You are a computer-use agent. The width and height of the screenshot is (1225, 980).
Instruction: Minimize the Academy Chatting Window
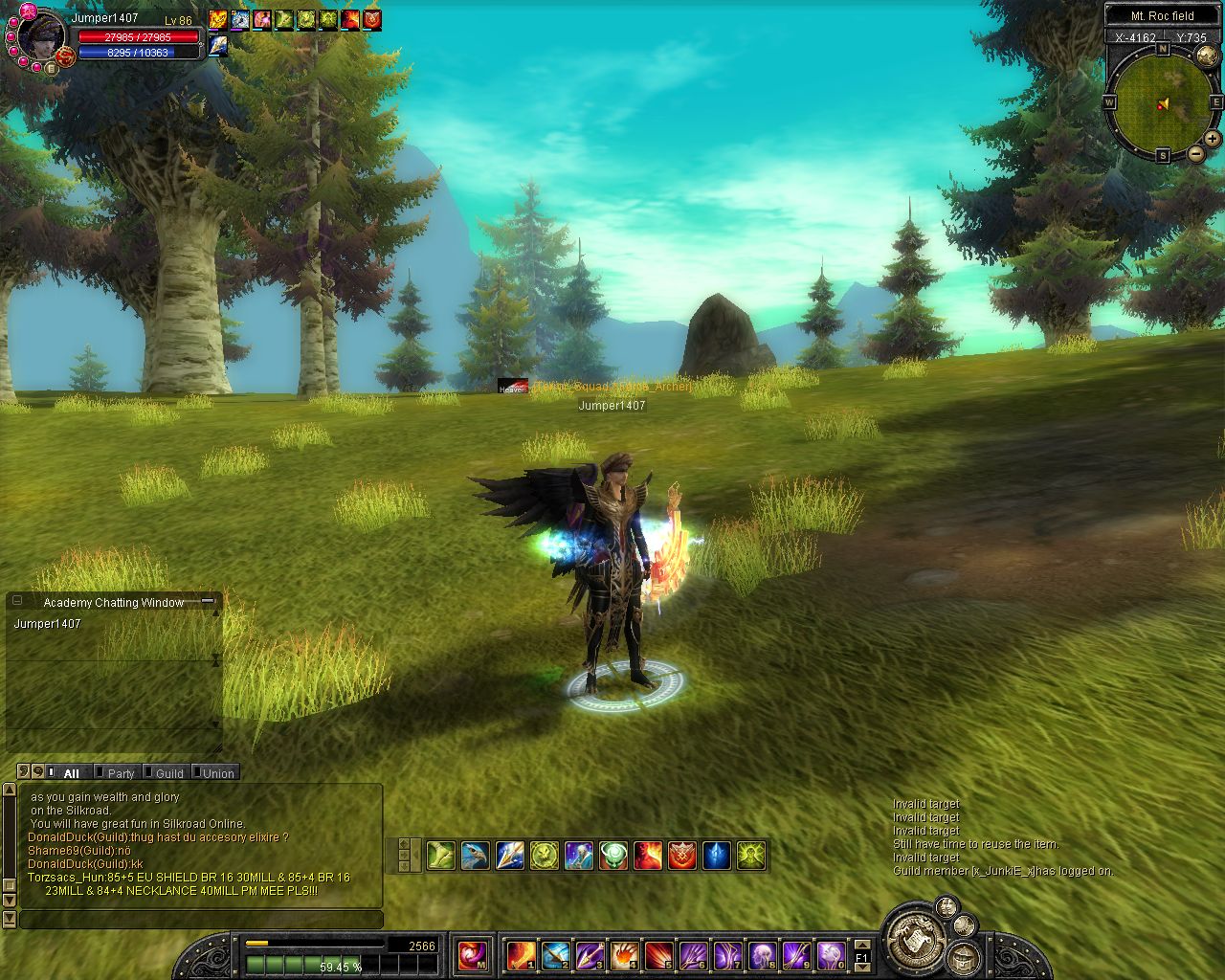(207, 602)
